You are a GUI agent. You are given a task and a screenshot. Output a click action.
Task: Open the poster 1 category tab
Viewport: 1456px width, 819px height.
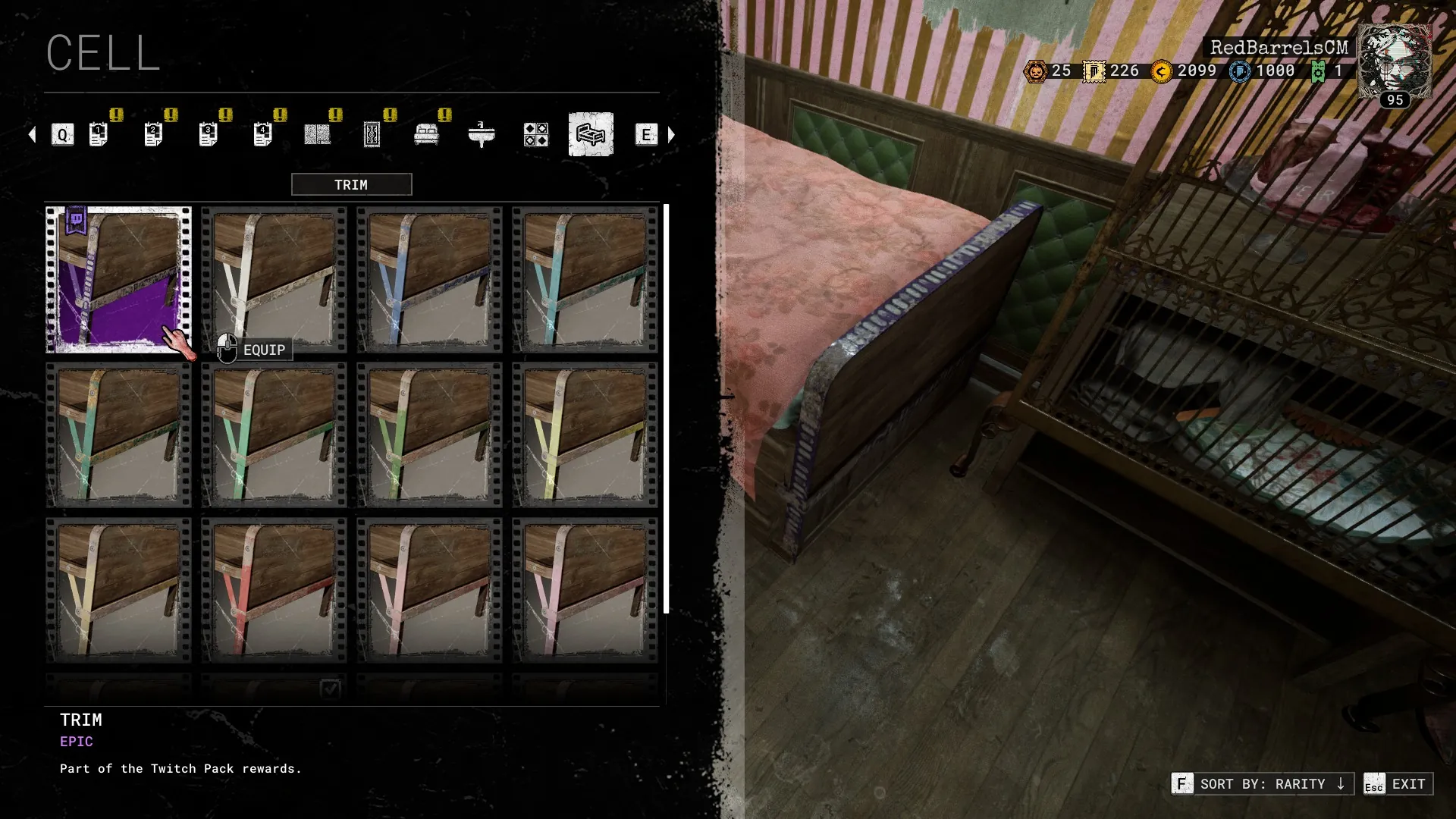99,134
